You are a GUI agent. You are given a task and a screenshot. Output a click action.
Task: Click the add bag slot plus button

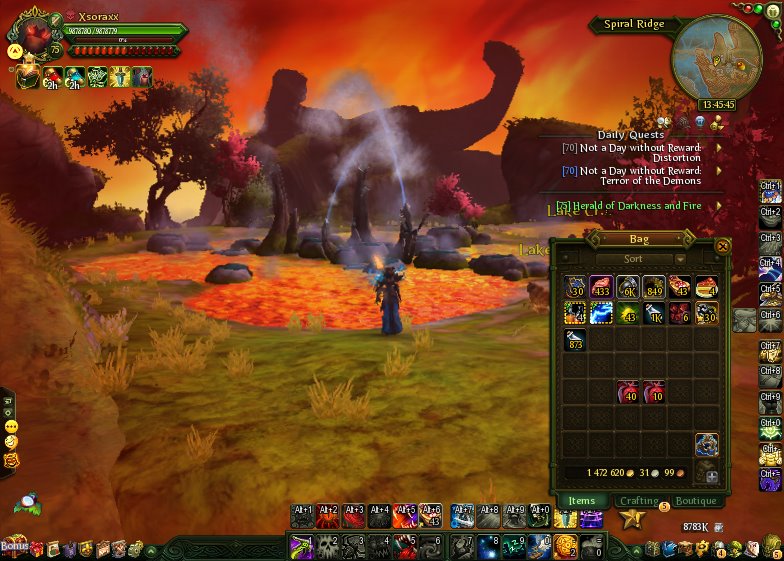pyautogui.click(x=712, y=476)
